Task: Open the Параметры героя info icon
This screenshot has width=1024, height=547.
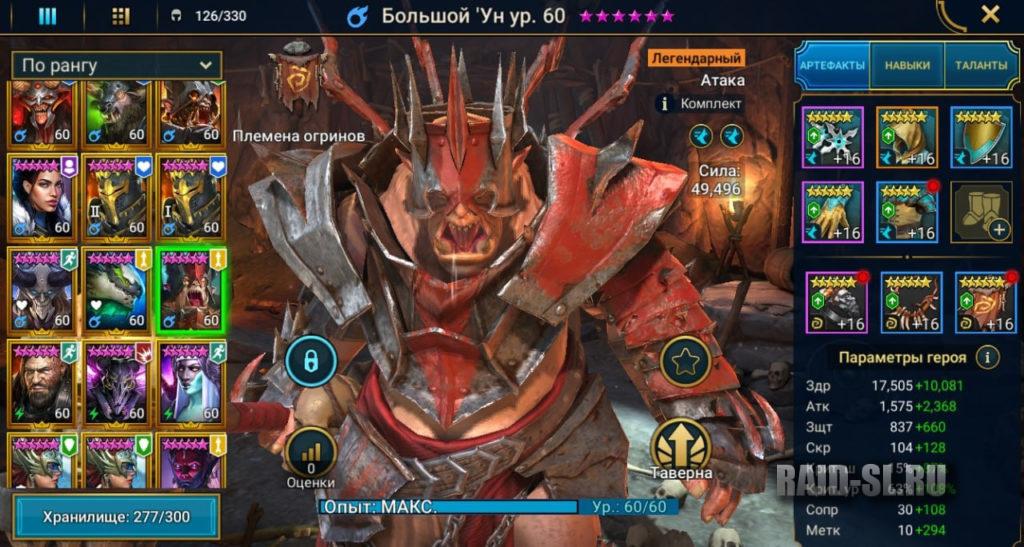Action: [x=988, y=357]
